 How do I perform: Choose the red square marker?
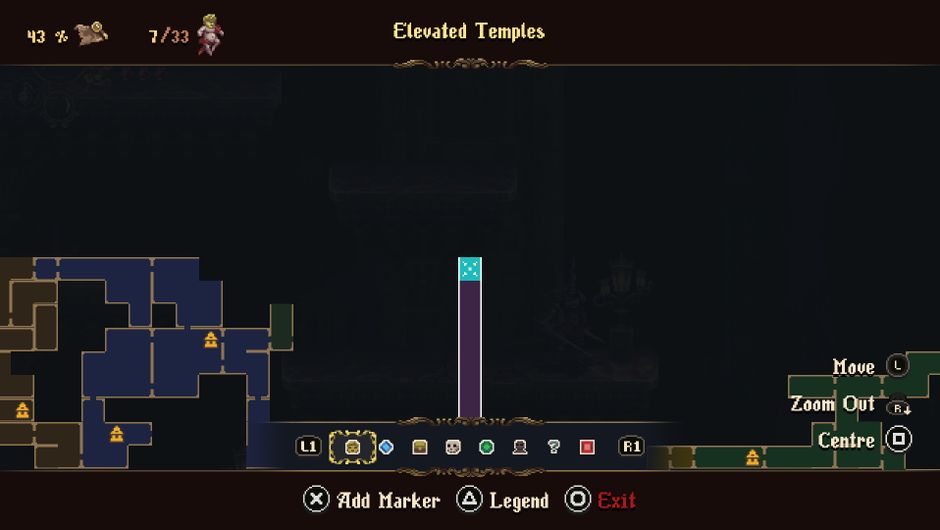point(587,447)
